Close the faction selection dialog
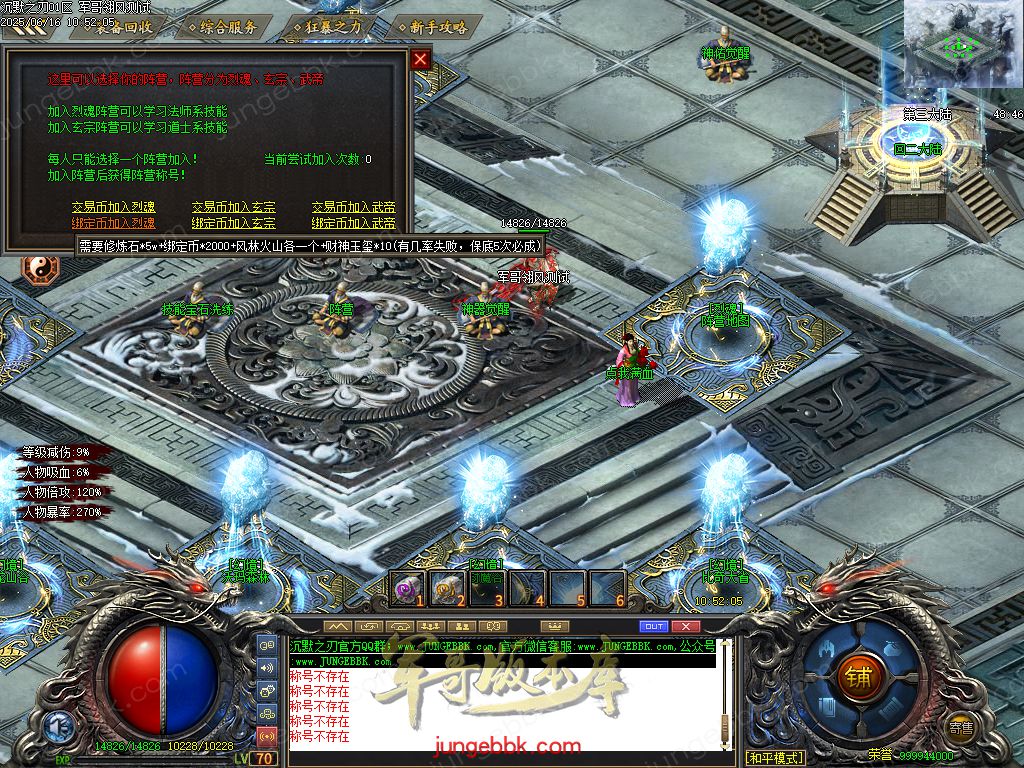Image resolution: width=1024 pixels, height=768 pixels. click(x=421, y=59)
